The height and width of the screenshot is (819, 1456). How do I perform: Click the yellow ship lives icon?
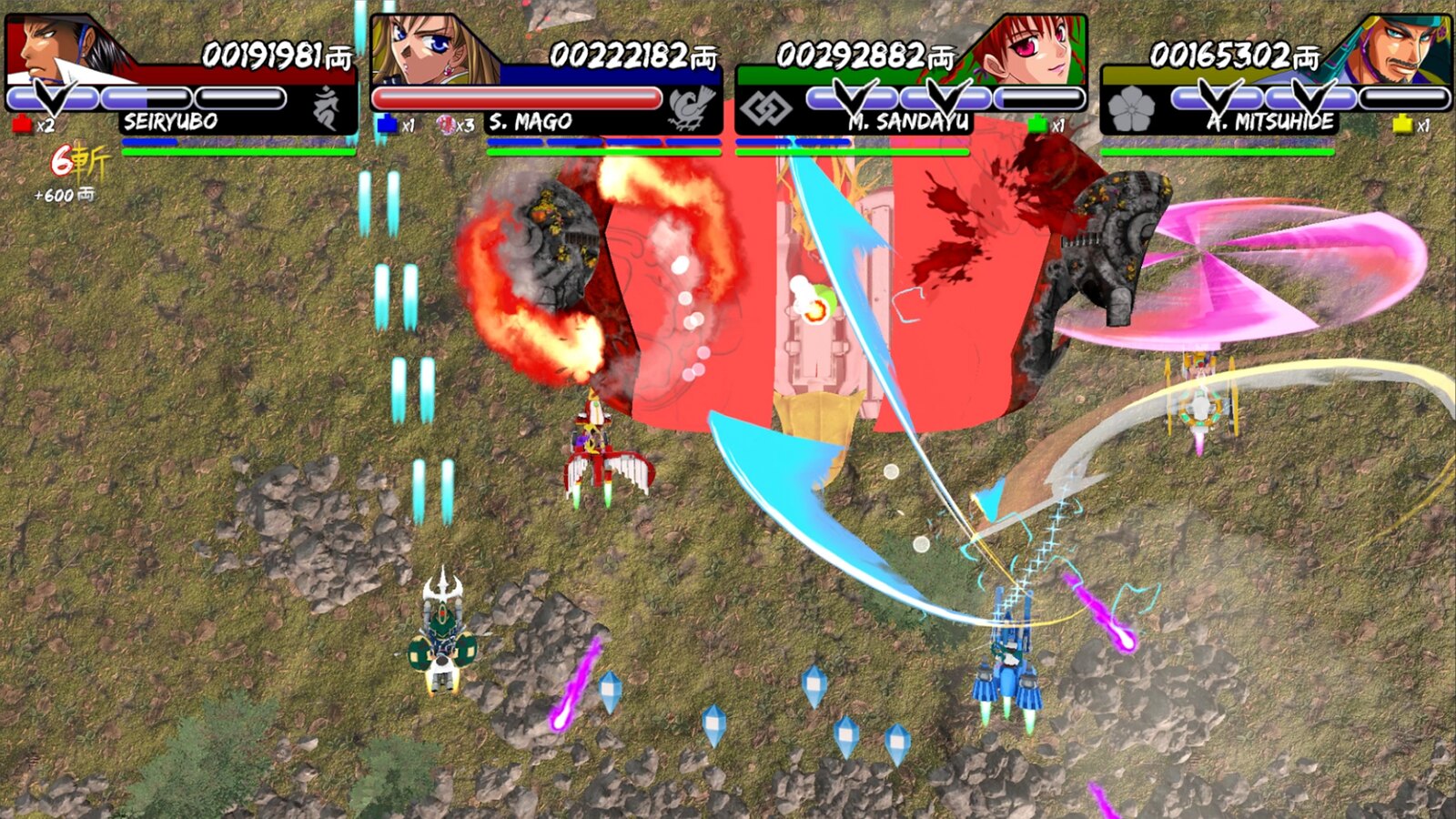[1402, 125]
